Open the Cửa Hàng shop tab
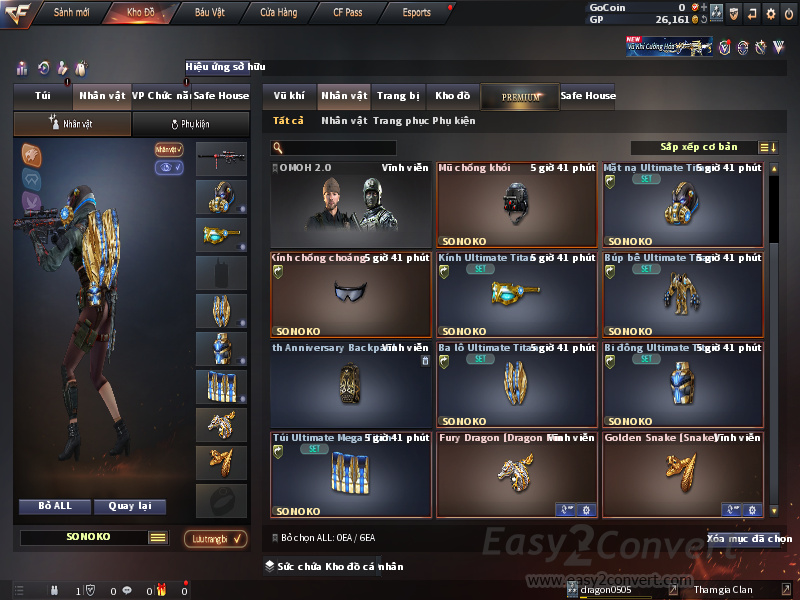The image size is (800, 600). pyautogui.click(x=278, y=13)
